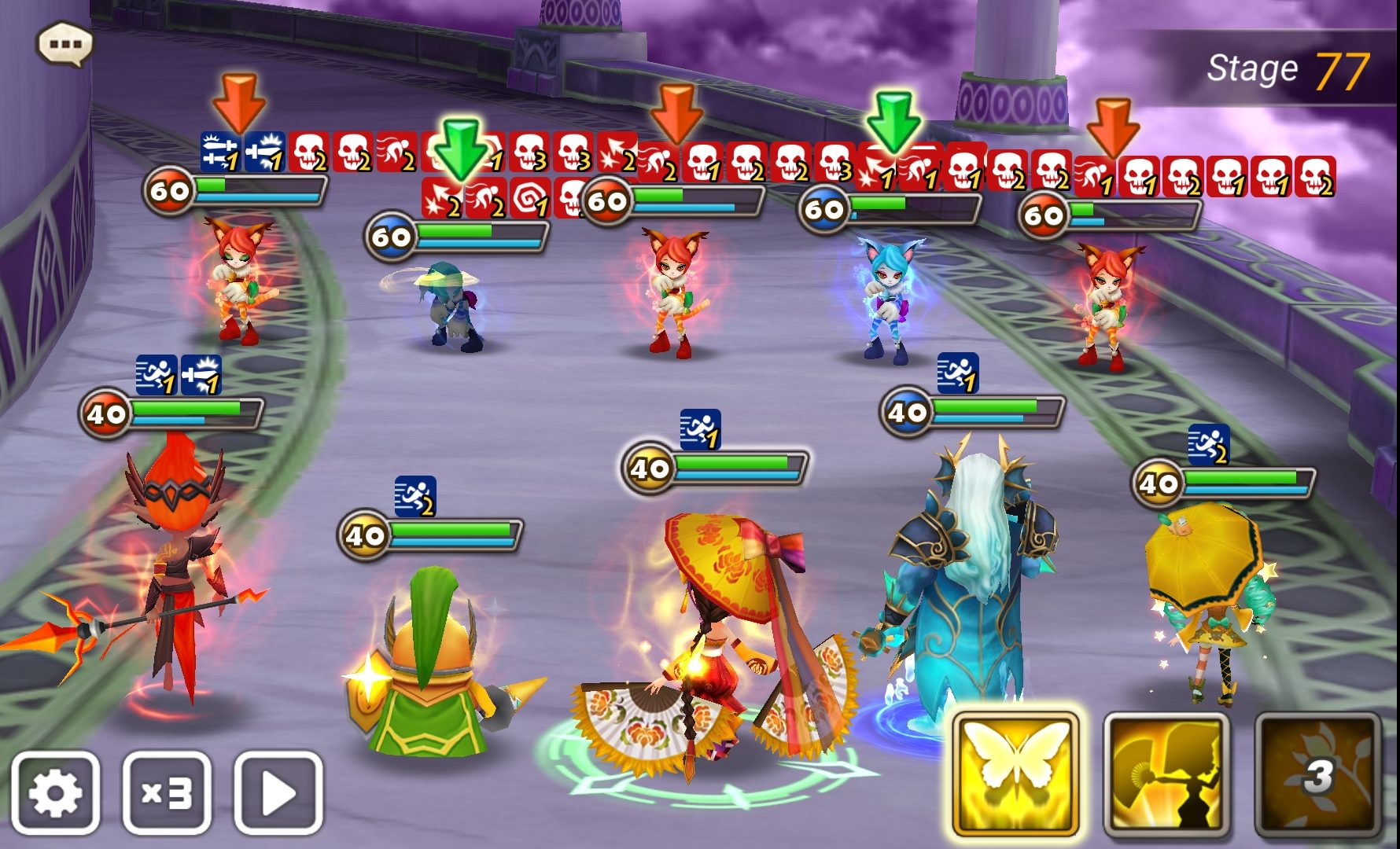Open the chat speech bubble
This screenshot has height=849, width=1400.
pos(64,44)
